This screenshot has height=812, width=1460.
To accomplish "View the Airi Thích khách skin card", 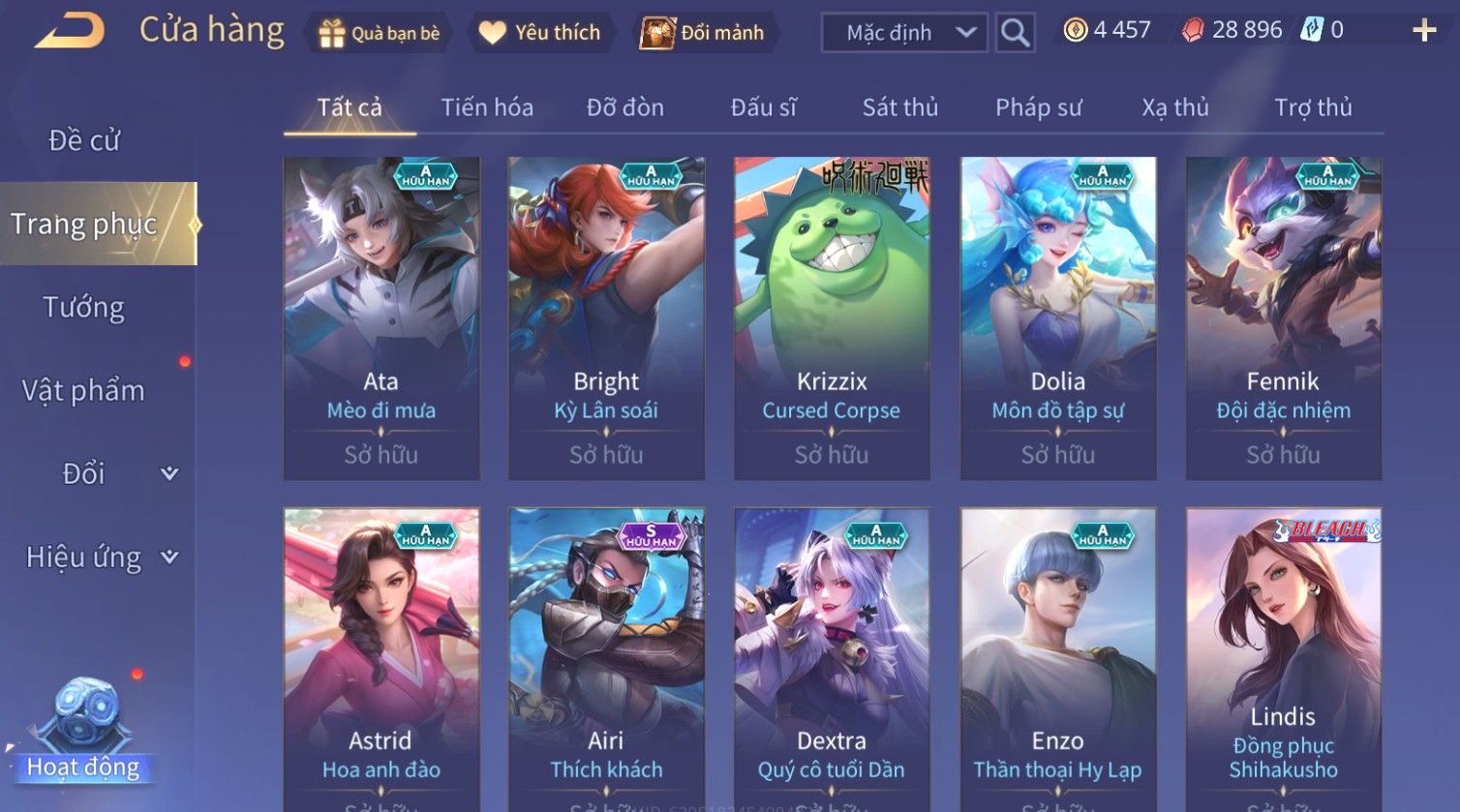I will pyautogui.click(x=606, y=658).
